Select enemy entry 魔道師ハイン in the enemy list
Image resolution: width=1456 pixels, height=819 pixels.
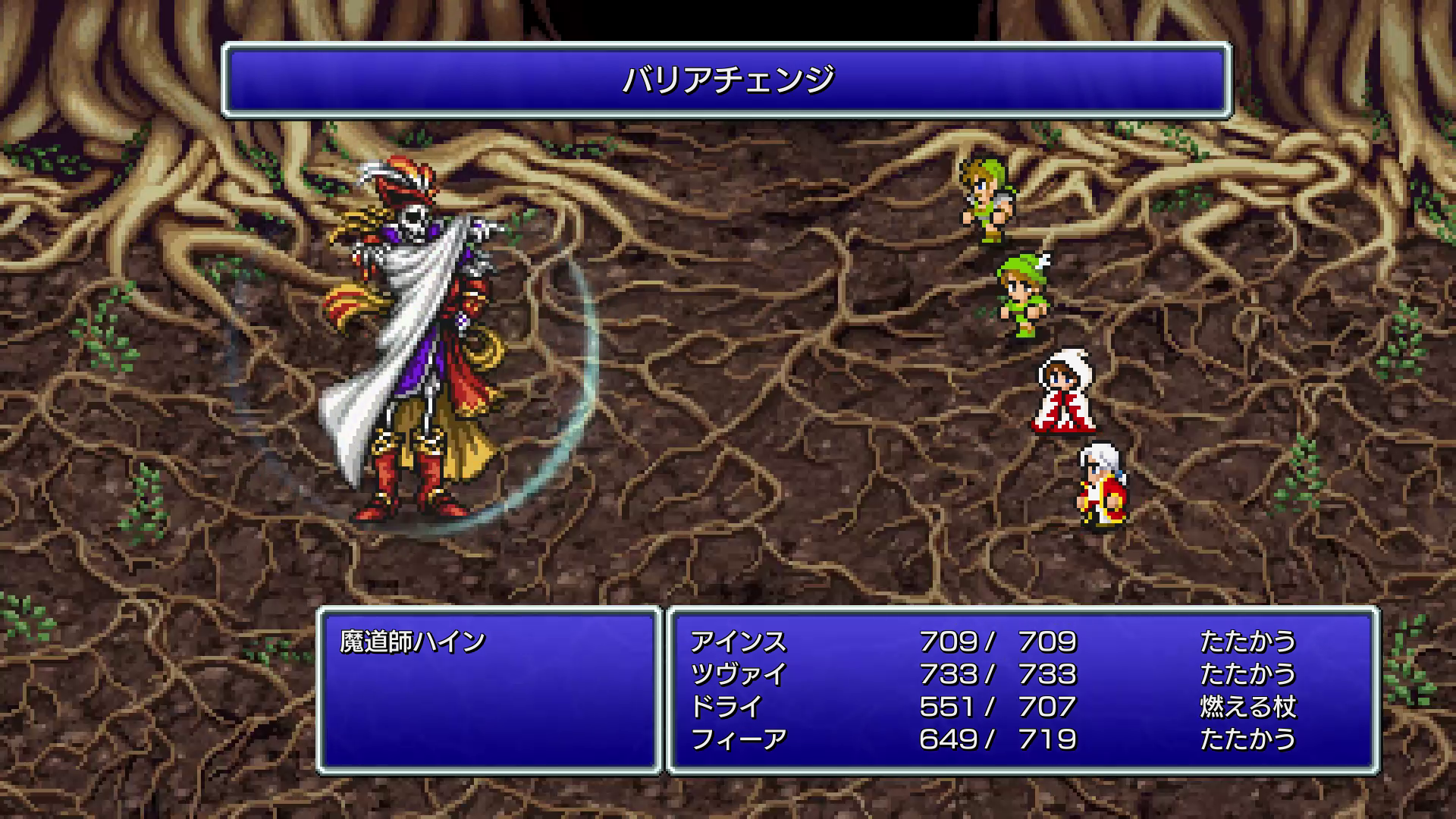pos(413,642)
